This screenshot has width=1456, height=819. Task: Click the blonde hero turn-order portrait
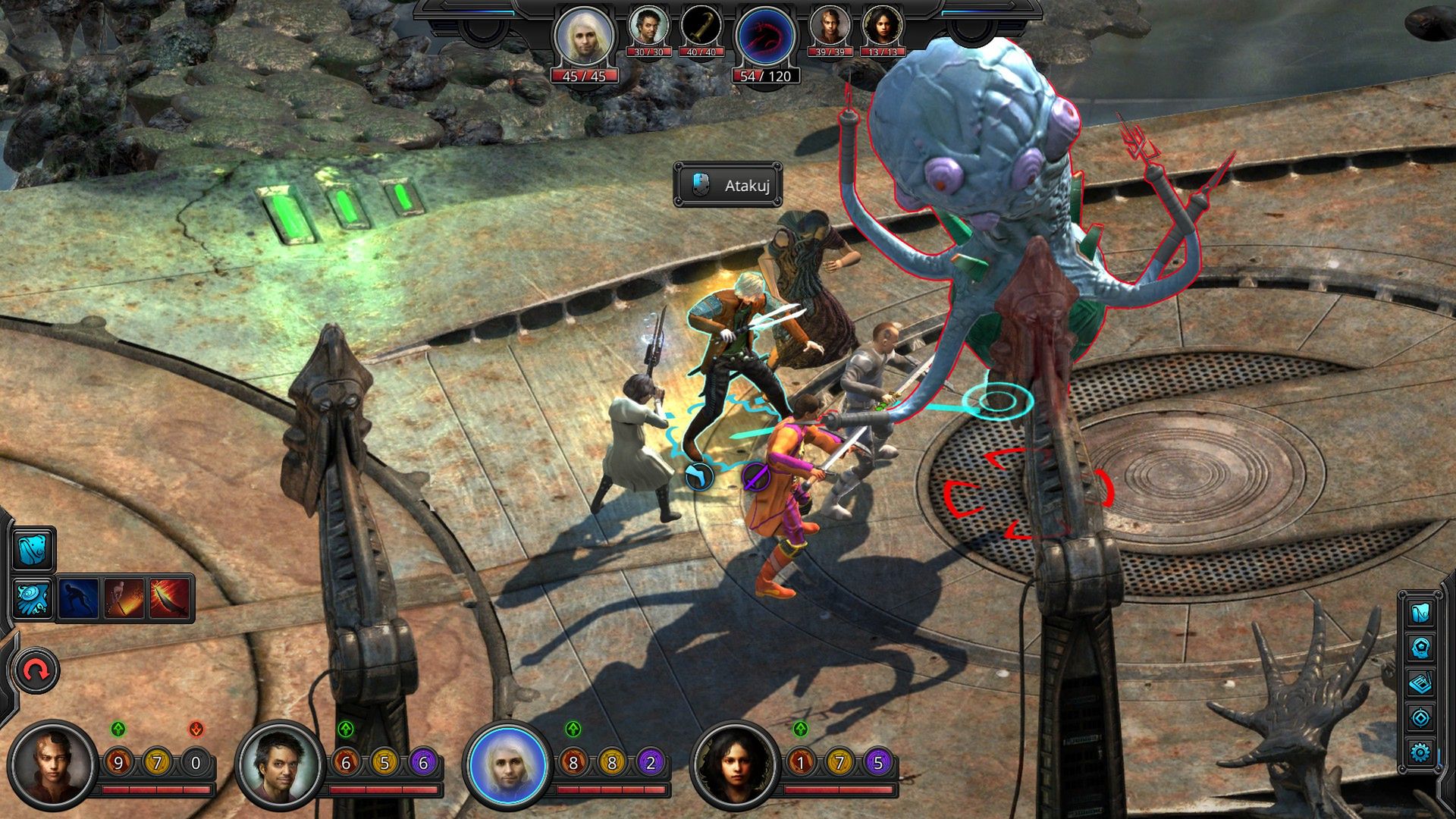(583, 36)
